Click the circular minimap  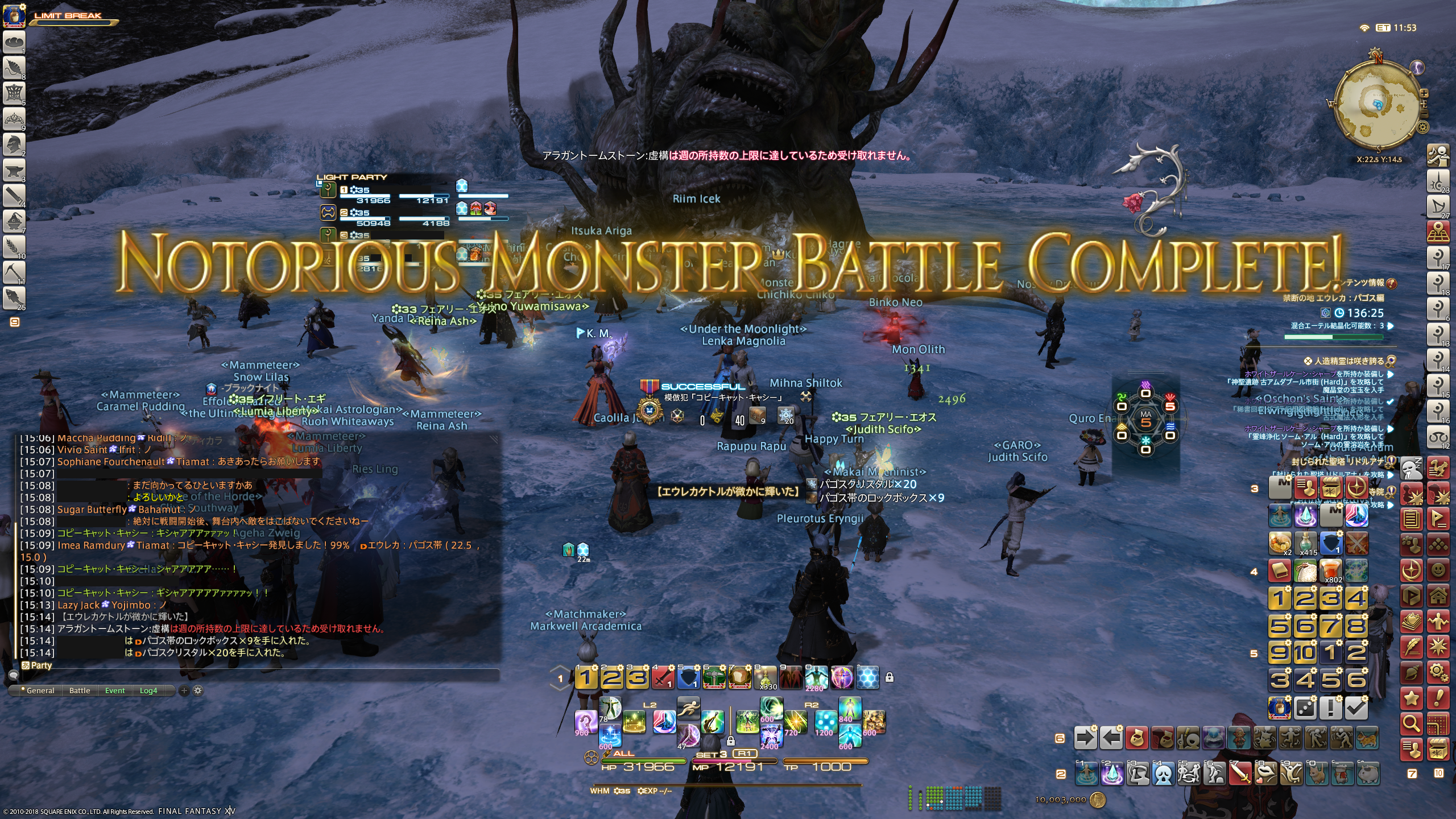(1376, 105)
